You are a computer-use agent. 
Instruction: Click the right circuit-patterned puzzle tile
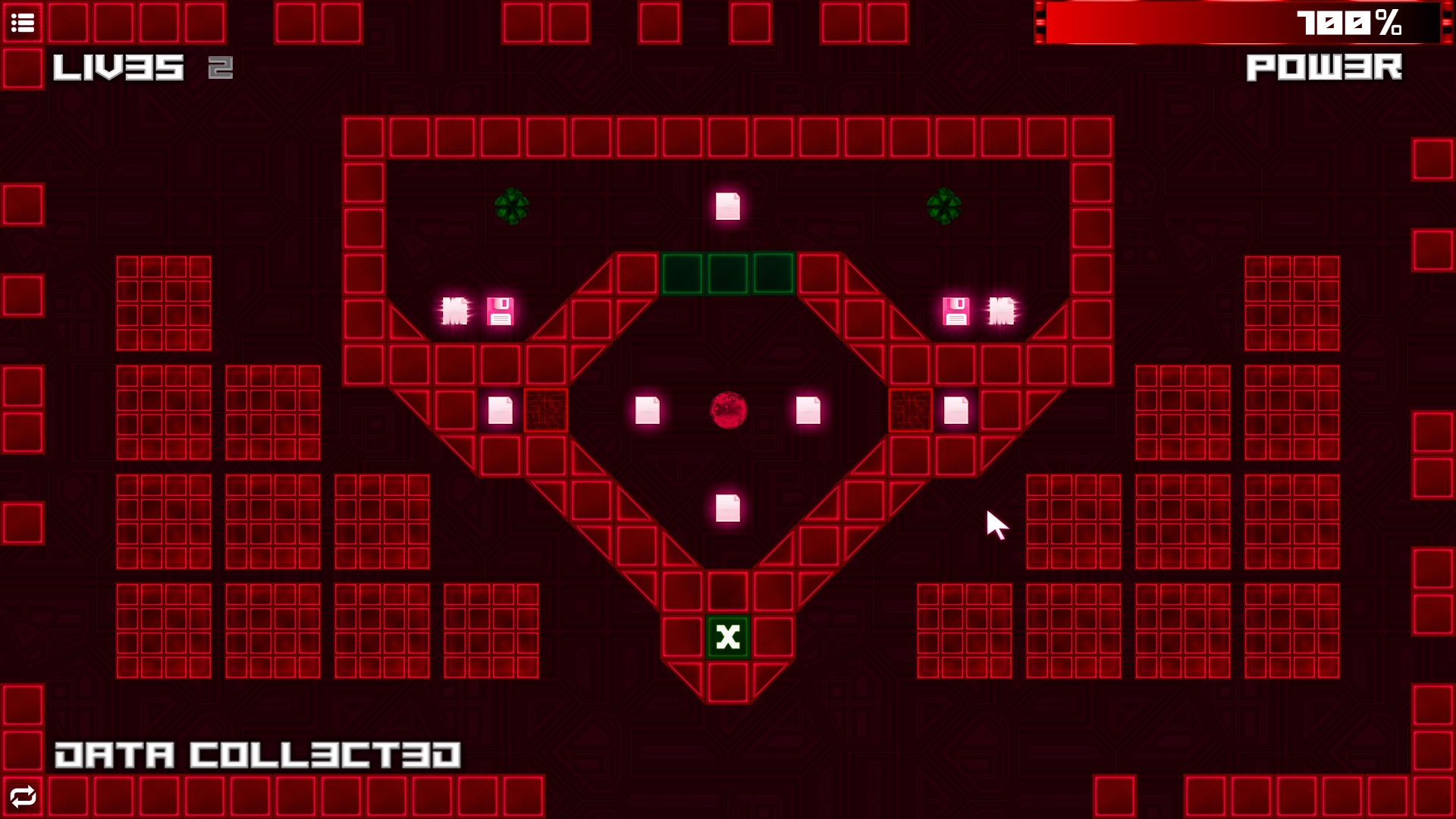pos(912,409)
